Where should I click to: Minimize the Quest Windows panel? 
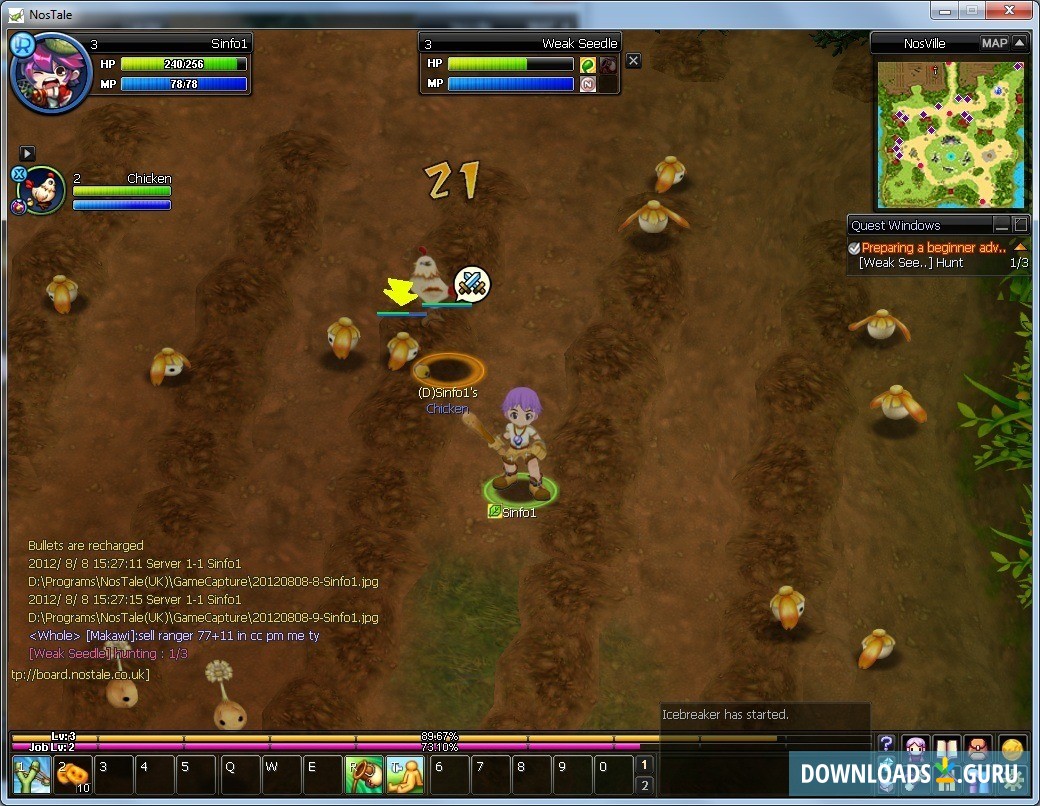[x=1001, y=225]
